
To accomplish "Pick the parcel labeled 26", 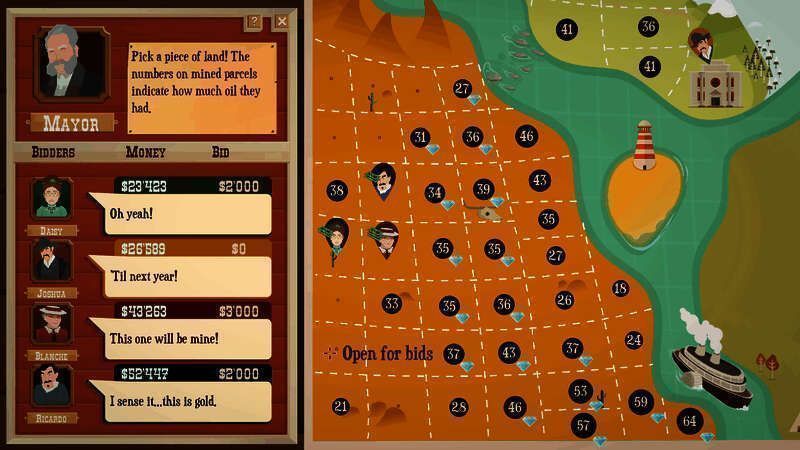I will click(564, 300).
